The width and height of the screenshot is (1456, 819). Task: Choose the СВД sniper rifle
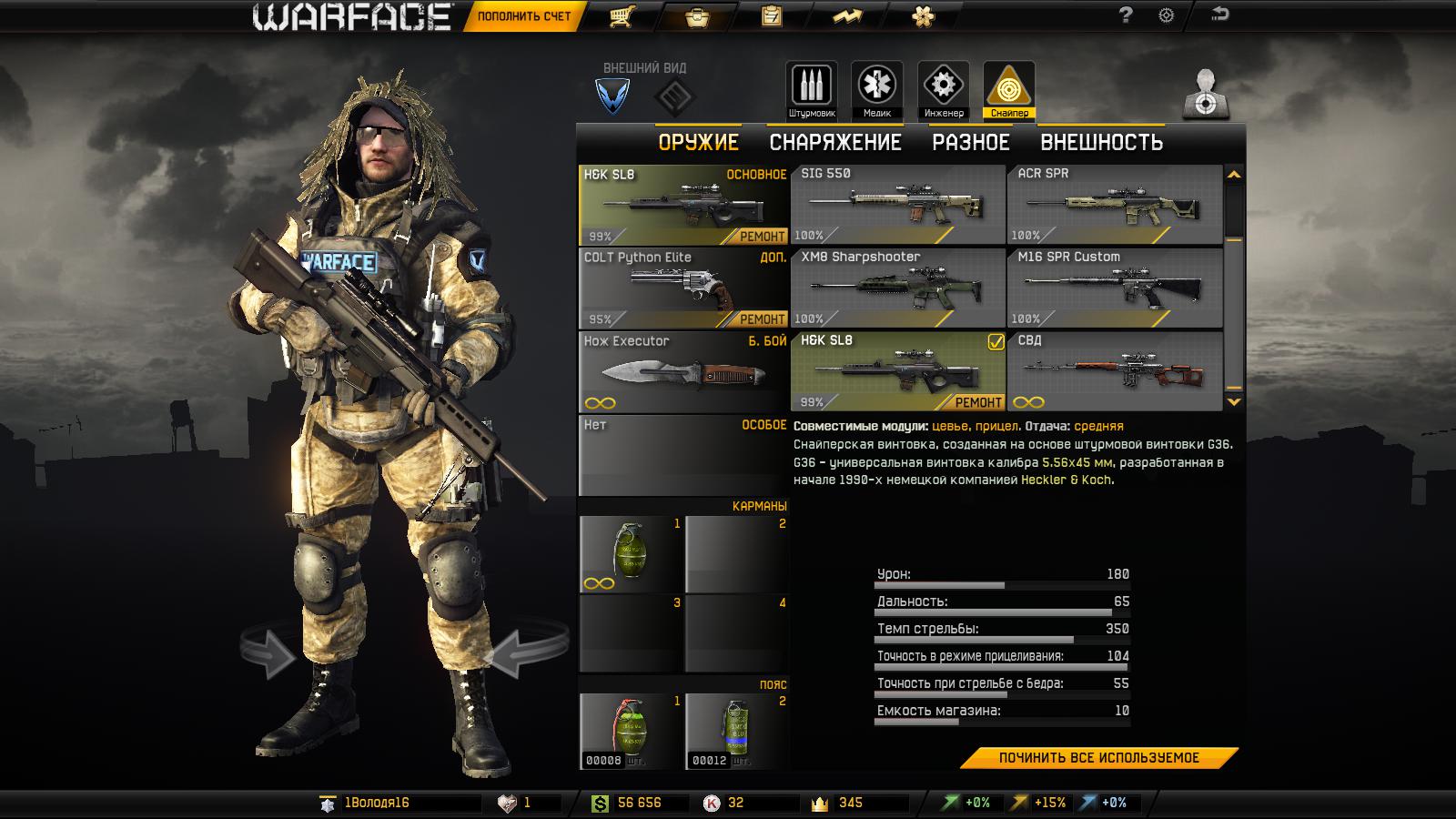coord(1114,371)
